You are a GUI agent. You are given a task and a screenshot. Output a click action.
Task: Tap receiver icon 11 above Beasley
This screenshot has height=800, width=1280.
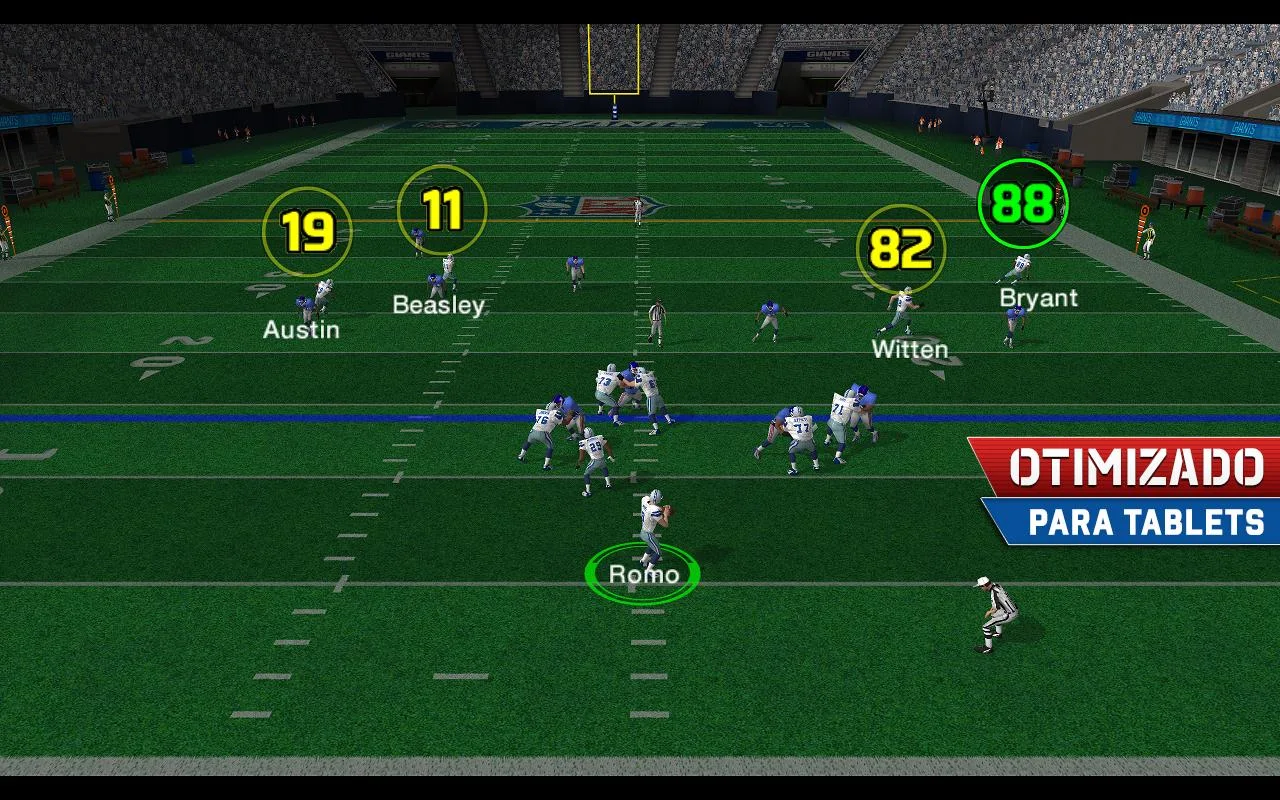tap(443, 208)
